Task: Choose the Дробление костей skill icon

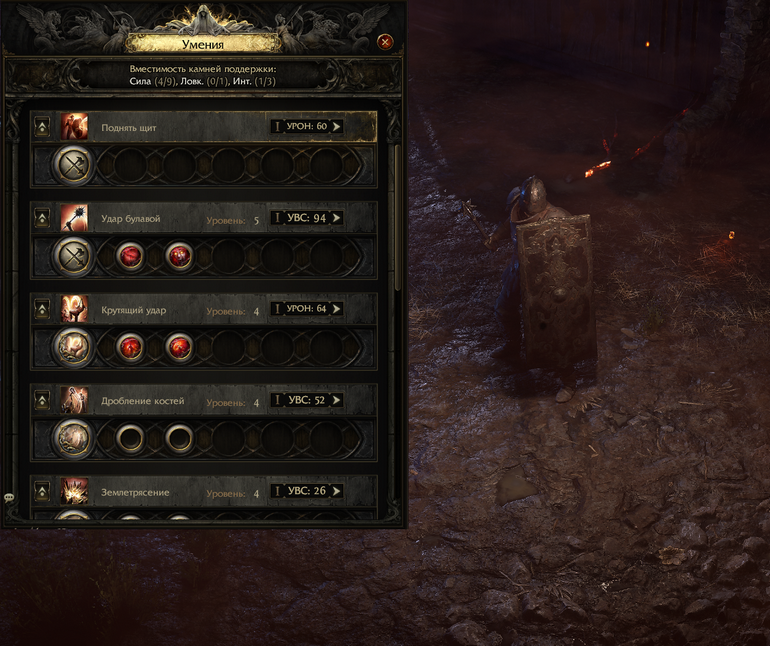Action: click(x=74, y=401)
